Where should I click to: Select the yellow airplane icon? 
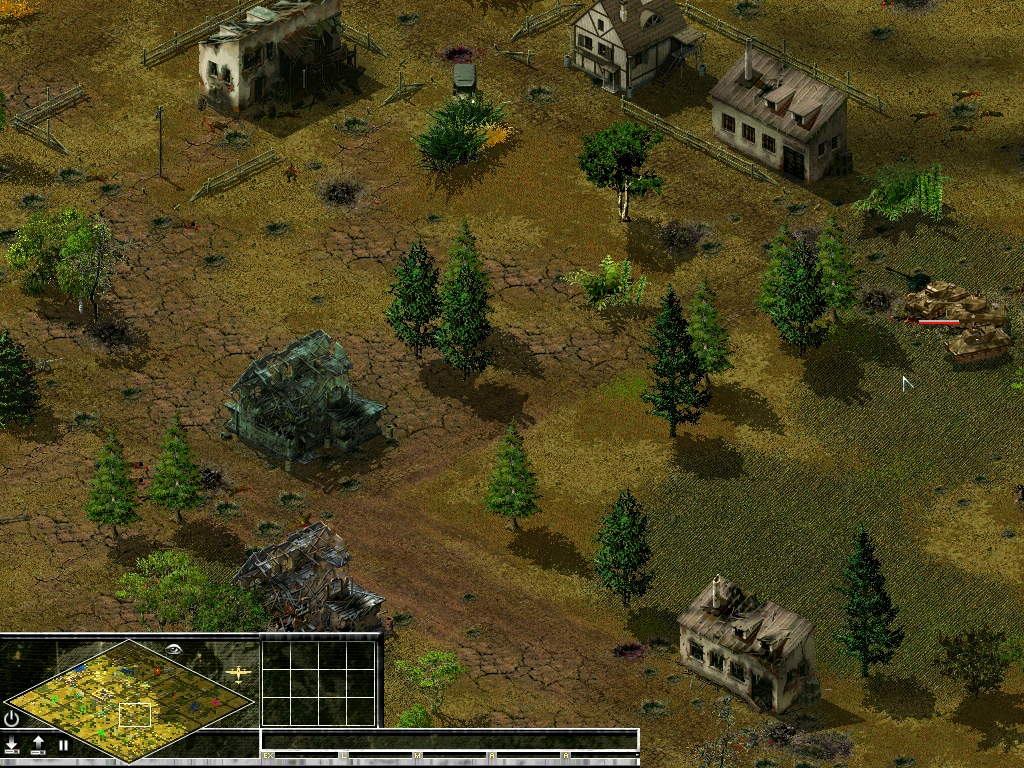click(x=238, y=674)
